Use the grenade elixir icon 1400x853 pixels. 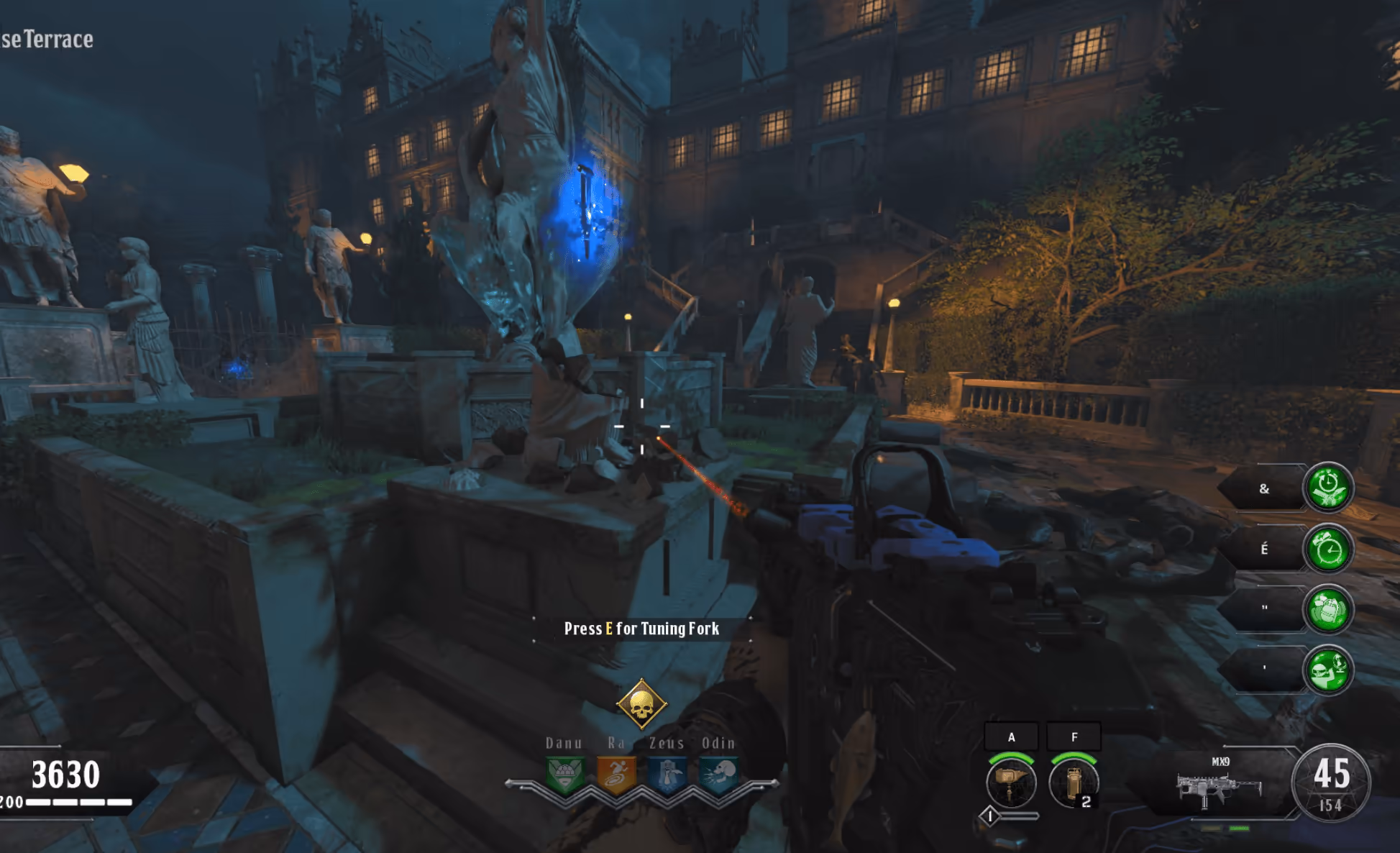tap(1328, 610)
